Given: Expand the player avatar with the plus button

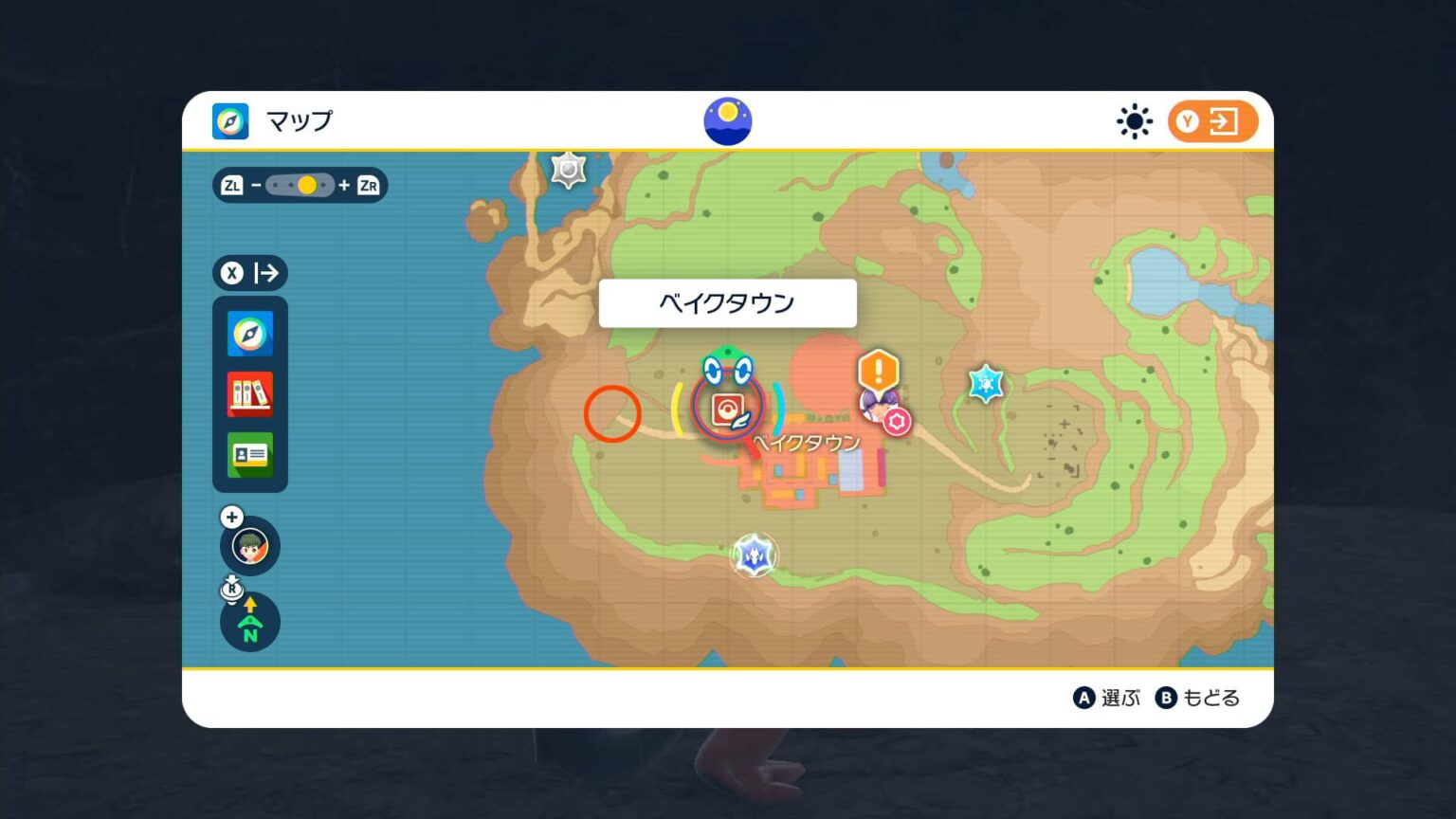Looking at the screenshot, I should (230, 518).
